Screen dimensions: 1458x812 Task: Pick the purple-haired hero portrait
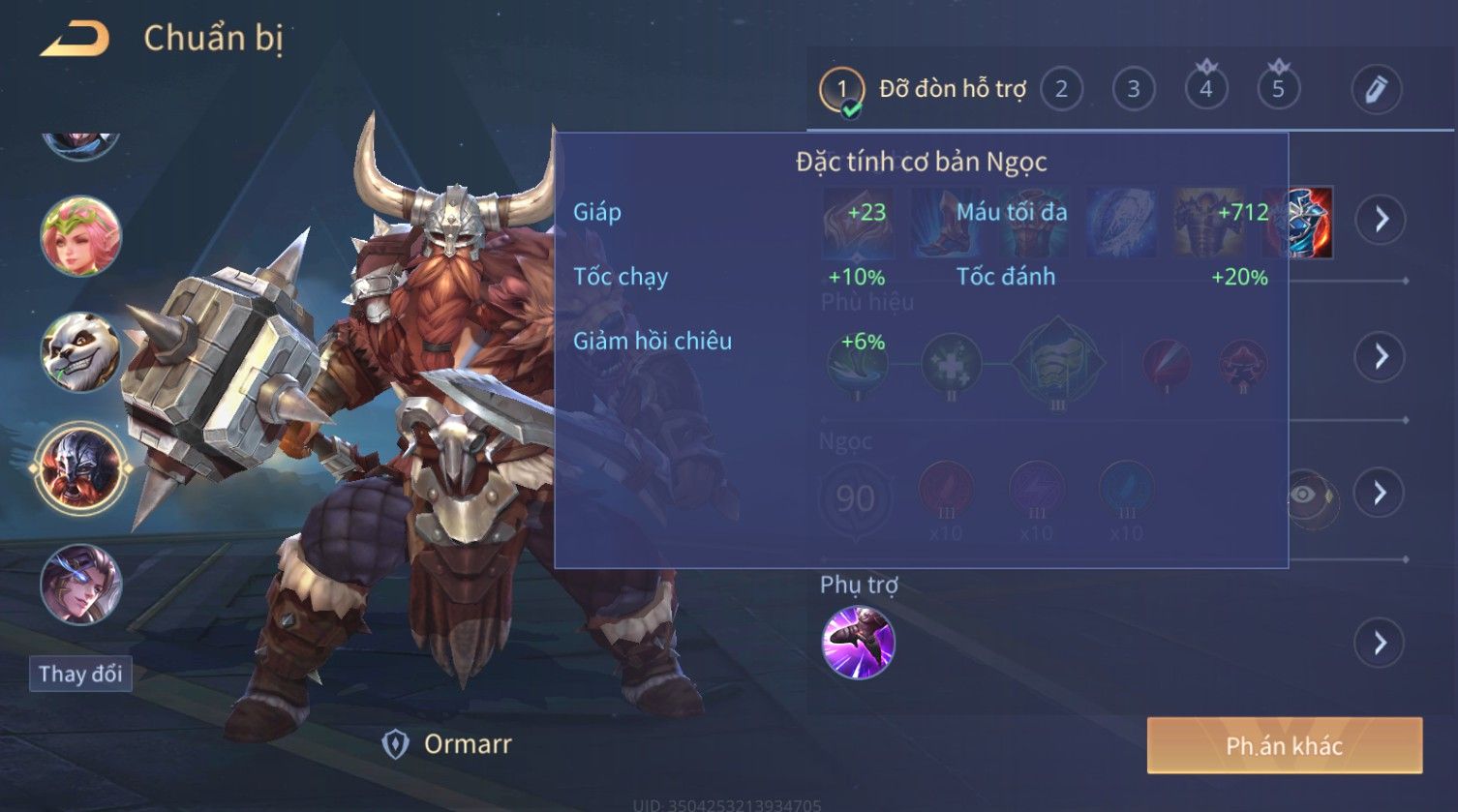click(x=80, y=585)
